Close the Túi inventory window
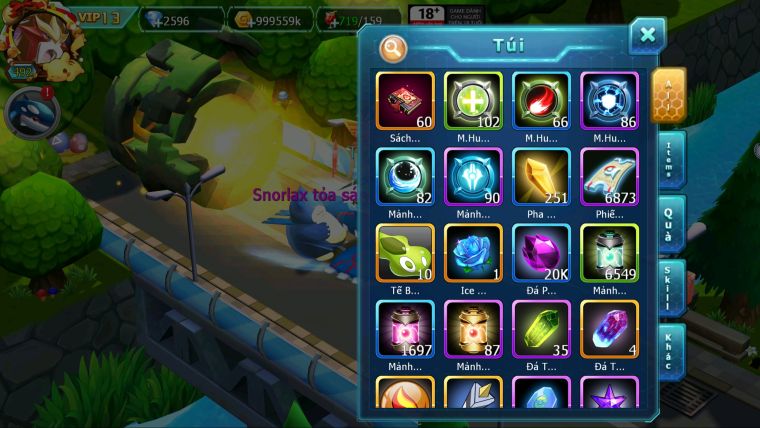 click(647, 36)
